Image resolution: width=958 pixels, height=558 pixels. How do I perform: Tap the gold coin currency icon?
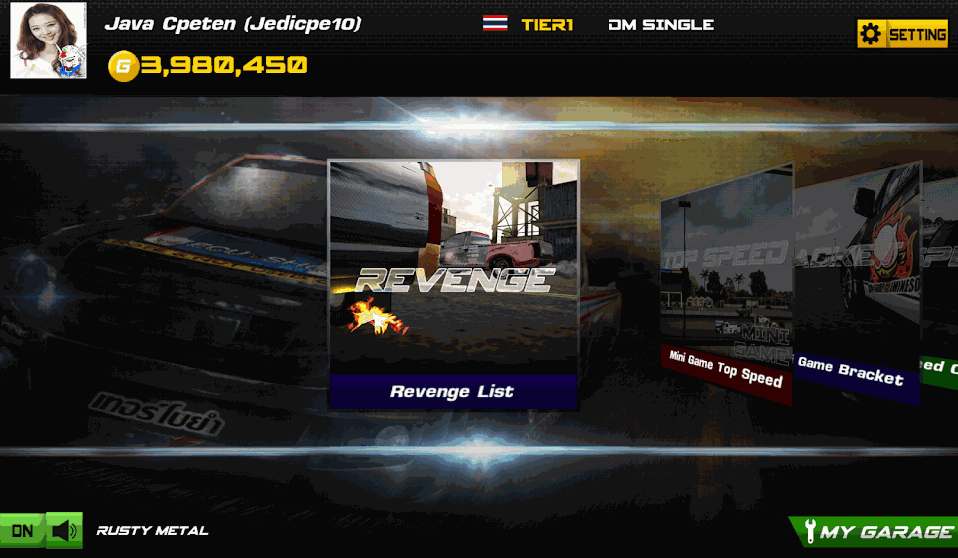tap(122, 67)
